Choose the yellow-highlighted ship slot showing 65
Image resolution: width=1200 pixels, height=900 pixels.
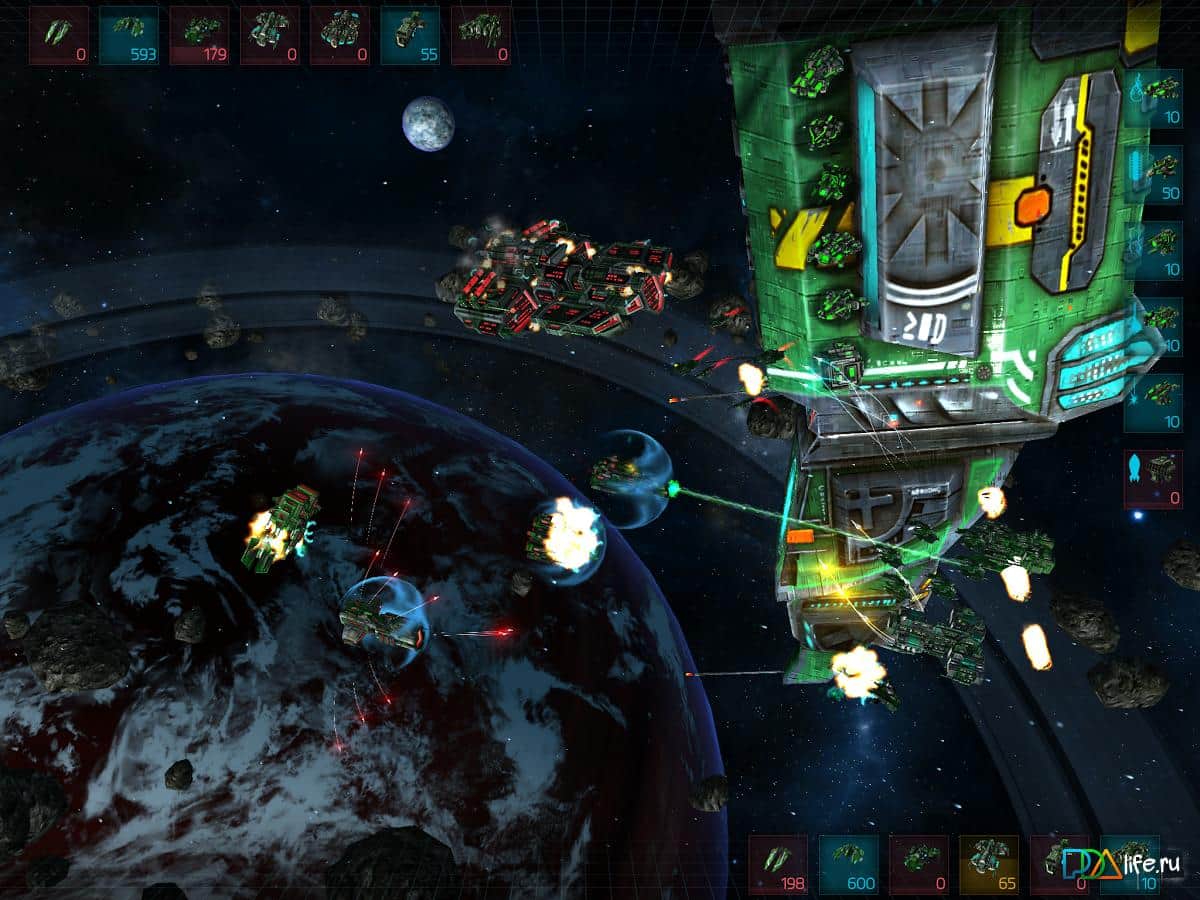tap(989, 864)
